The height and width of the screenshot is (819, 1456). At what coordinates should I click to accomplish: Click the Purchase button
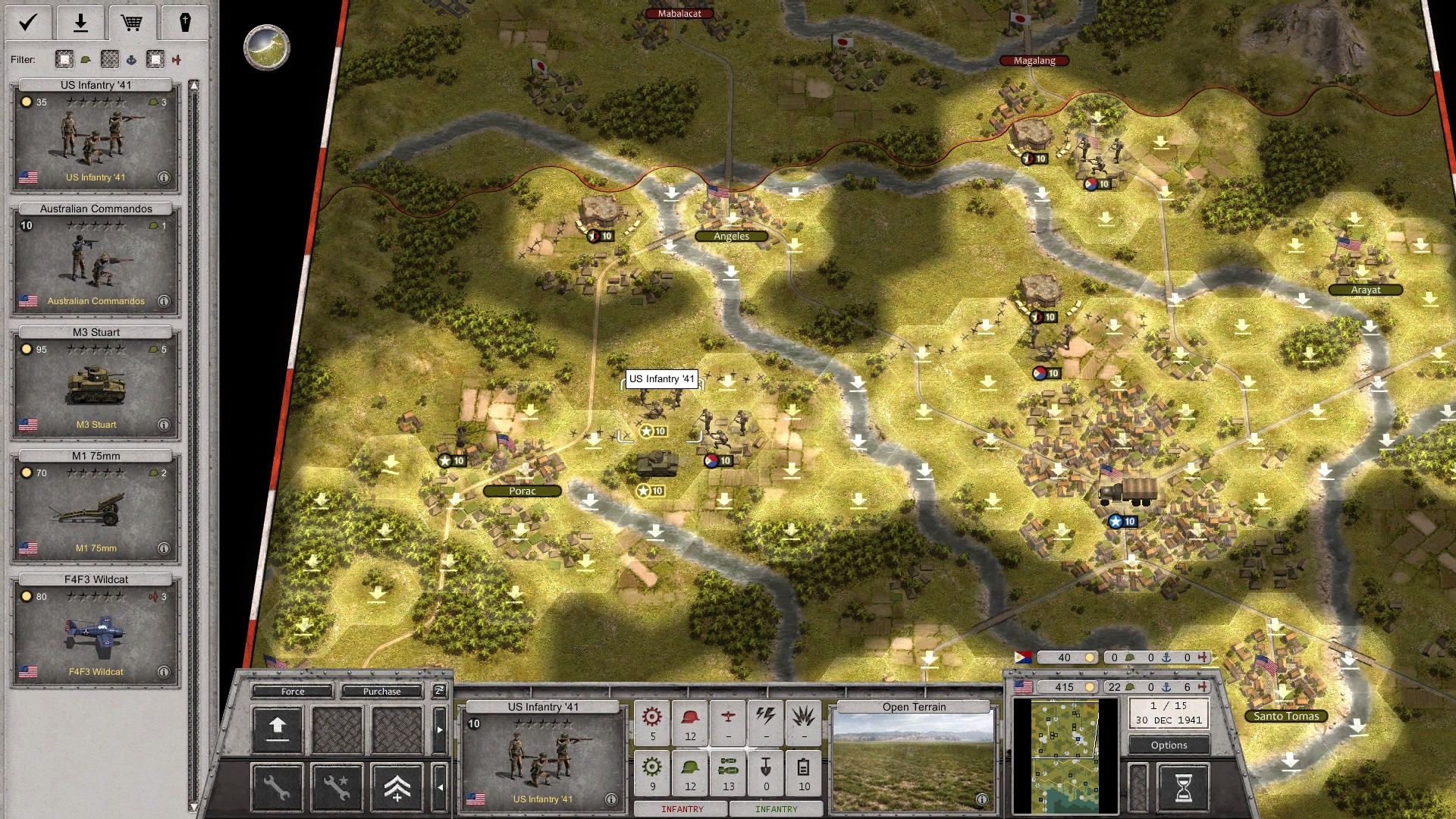click(381, 691)
